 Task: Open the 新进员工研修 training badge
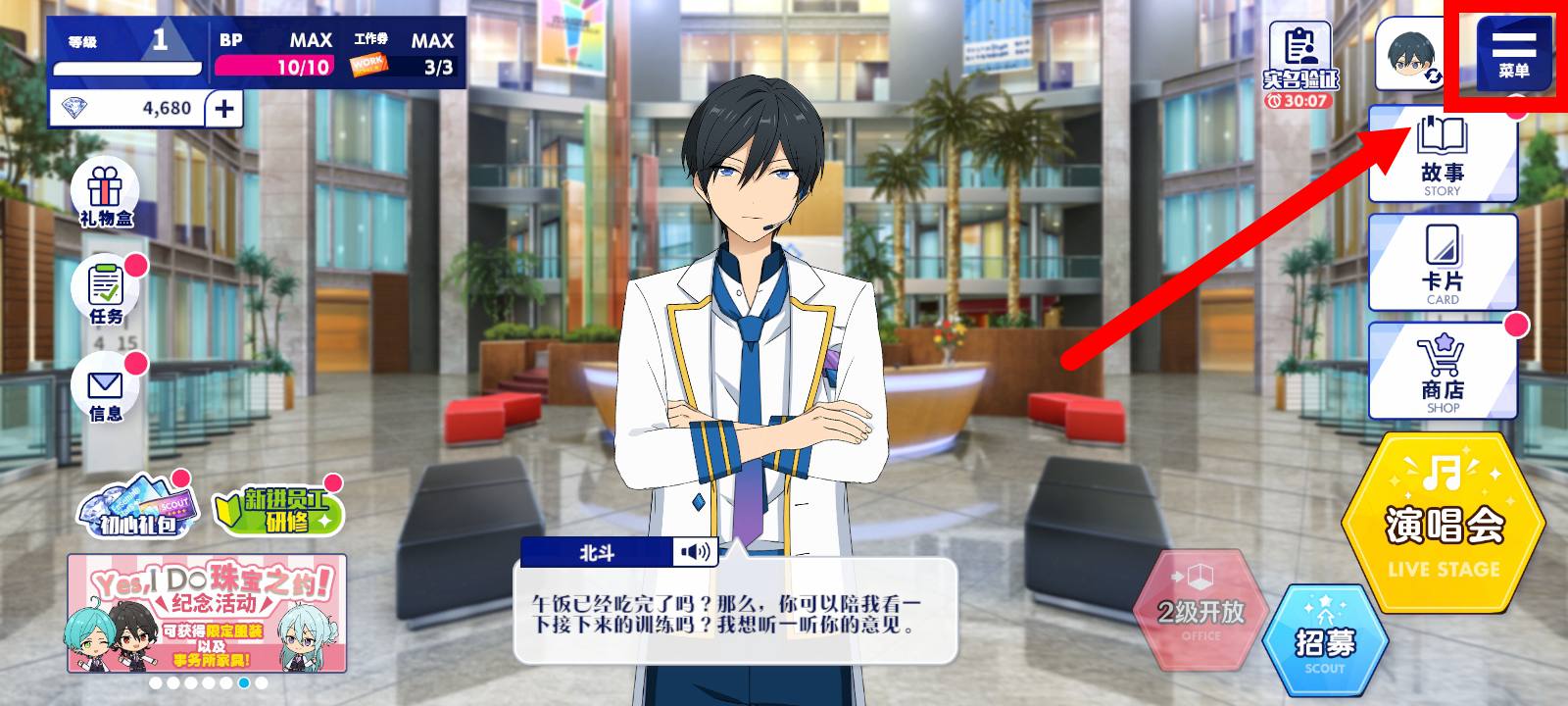(277, 511)
